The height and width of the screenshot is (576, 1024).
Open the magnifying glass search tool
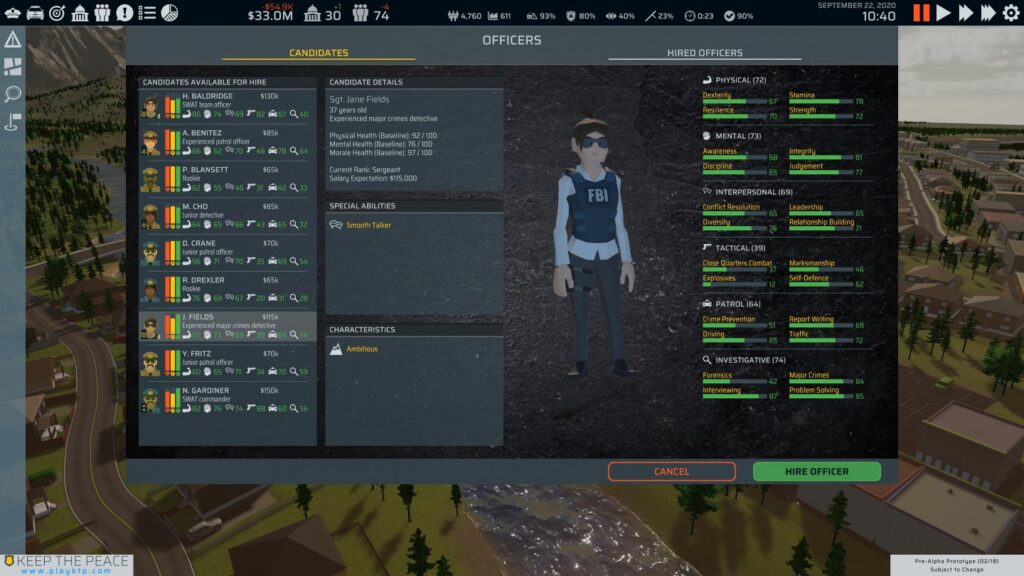13,94
